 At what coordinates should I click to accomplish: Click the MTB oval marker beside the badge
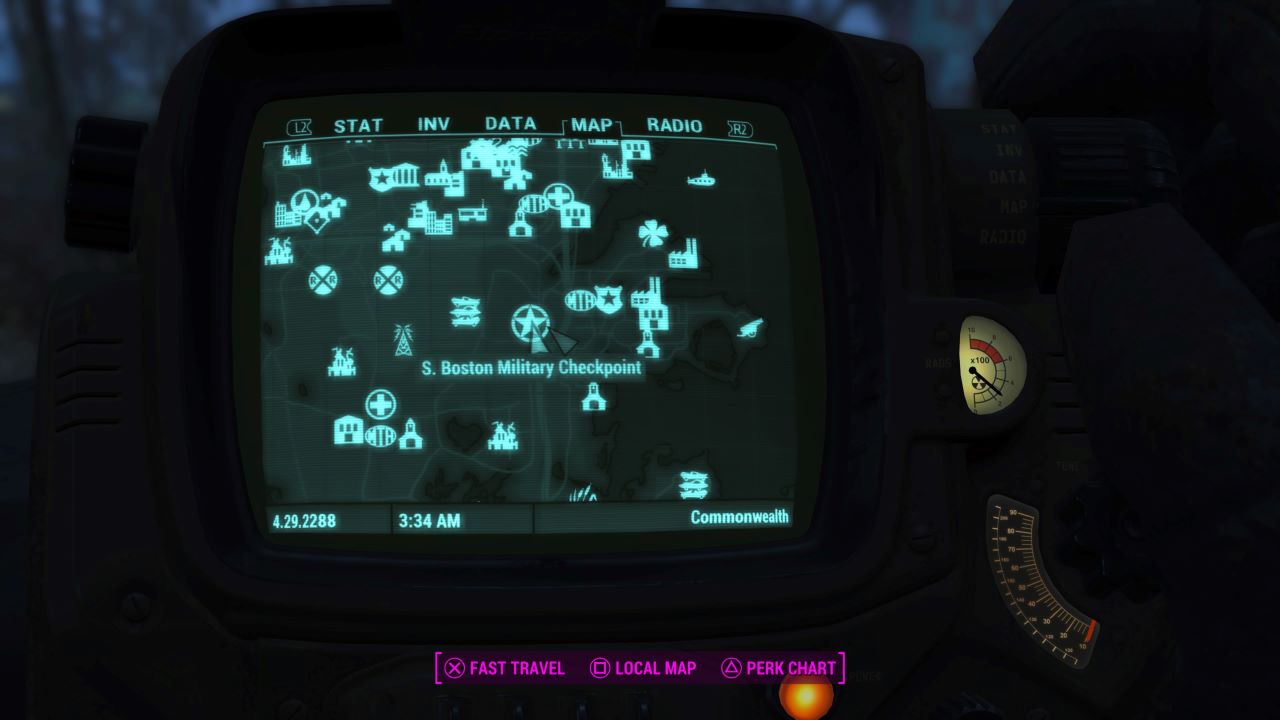[x=579, y=300]
